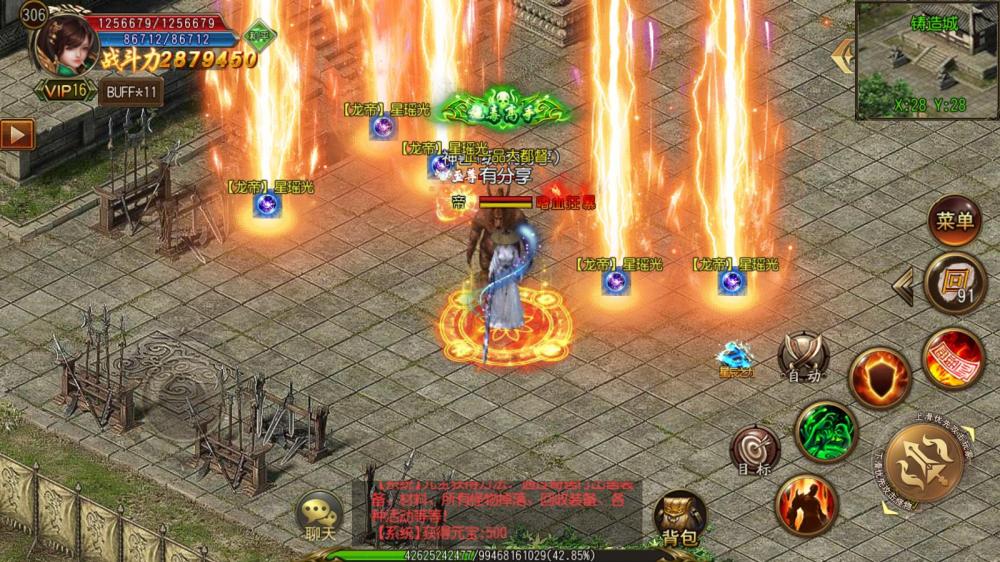Viewport: 1000px width, 562px height.
Task: Use the red fire talisman skill
Action: [x=952, y=358]
